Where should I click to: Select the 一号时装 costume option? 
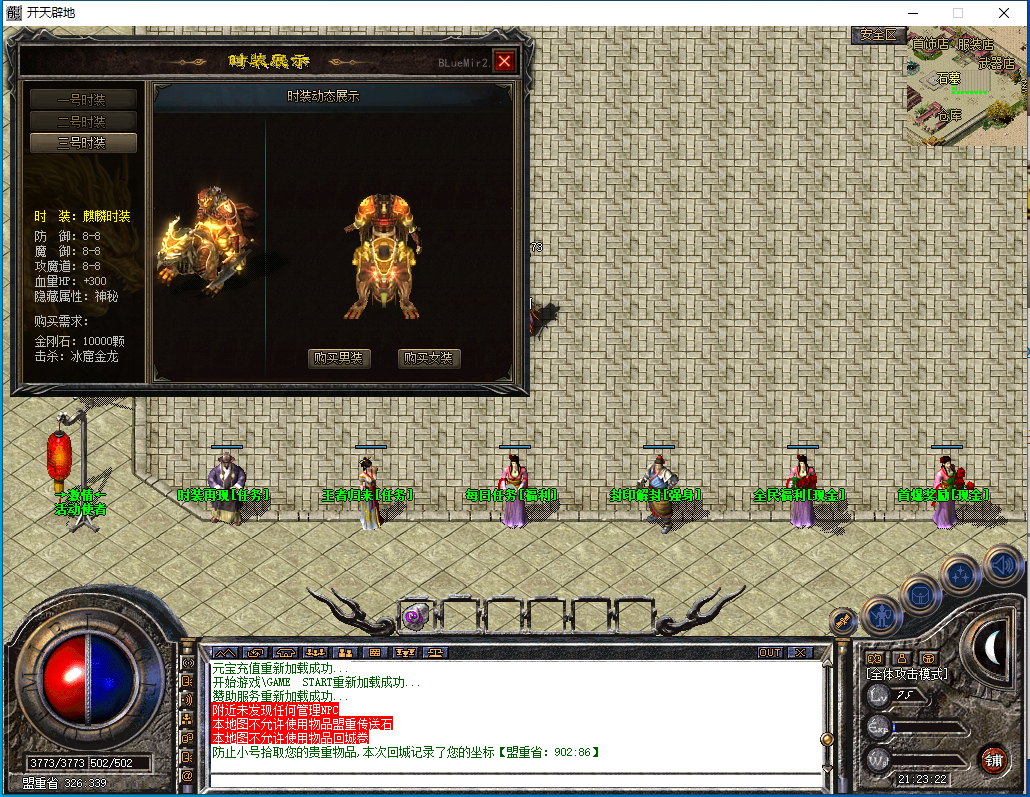pyautogui.click(x=83, y=99)
